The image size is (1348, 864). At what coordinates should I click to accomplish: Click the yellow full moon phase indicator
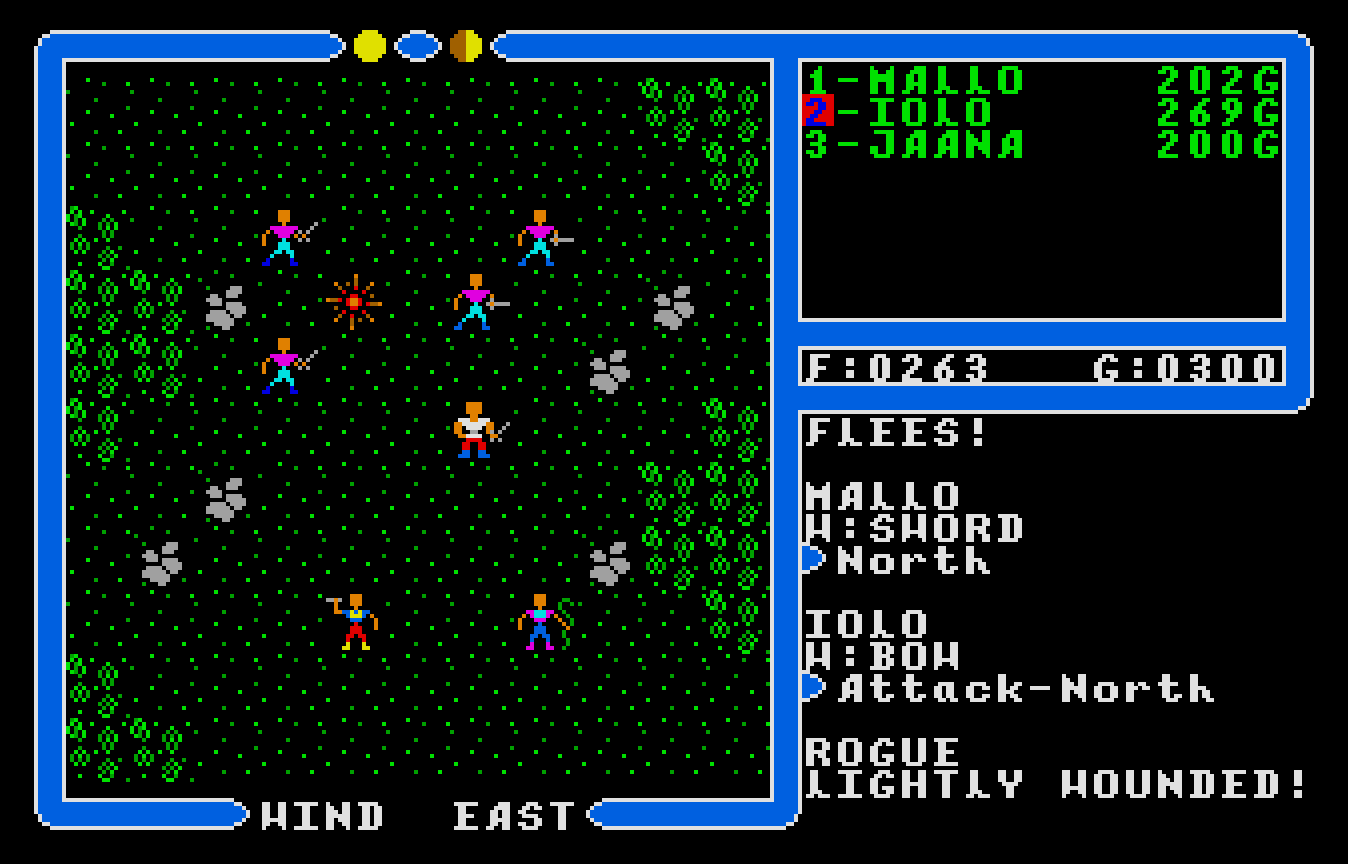[x=368, y=44]
